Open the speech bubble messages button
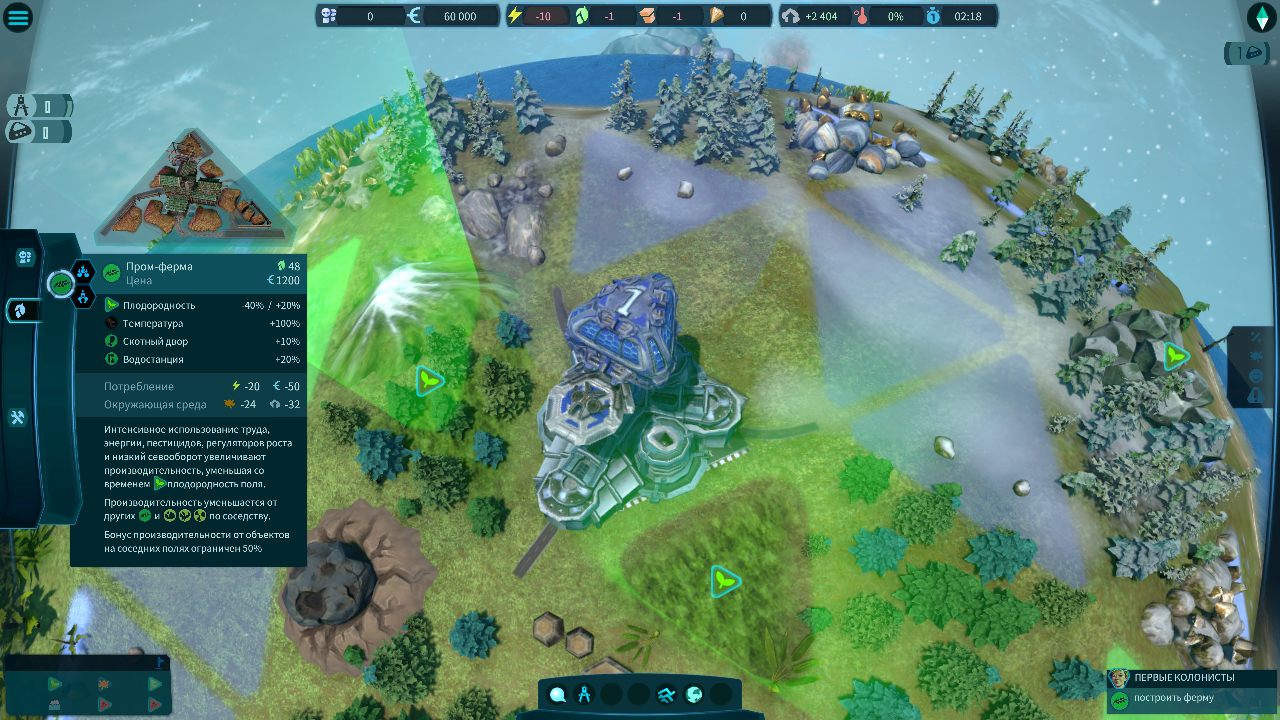1280x720 pixels. (557, 694)
